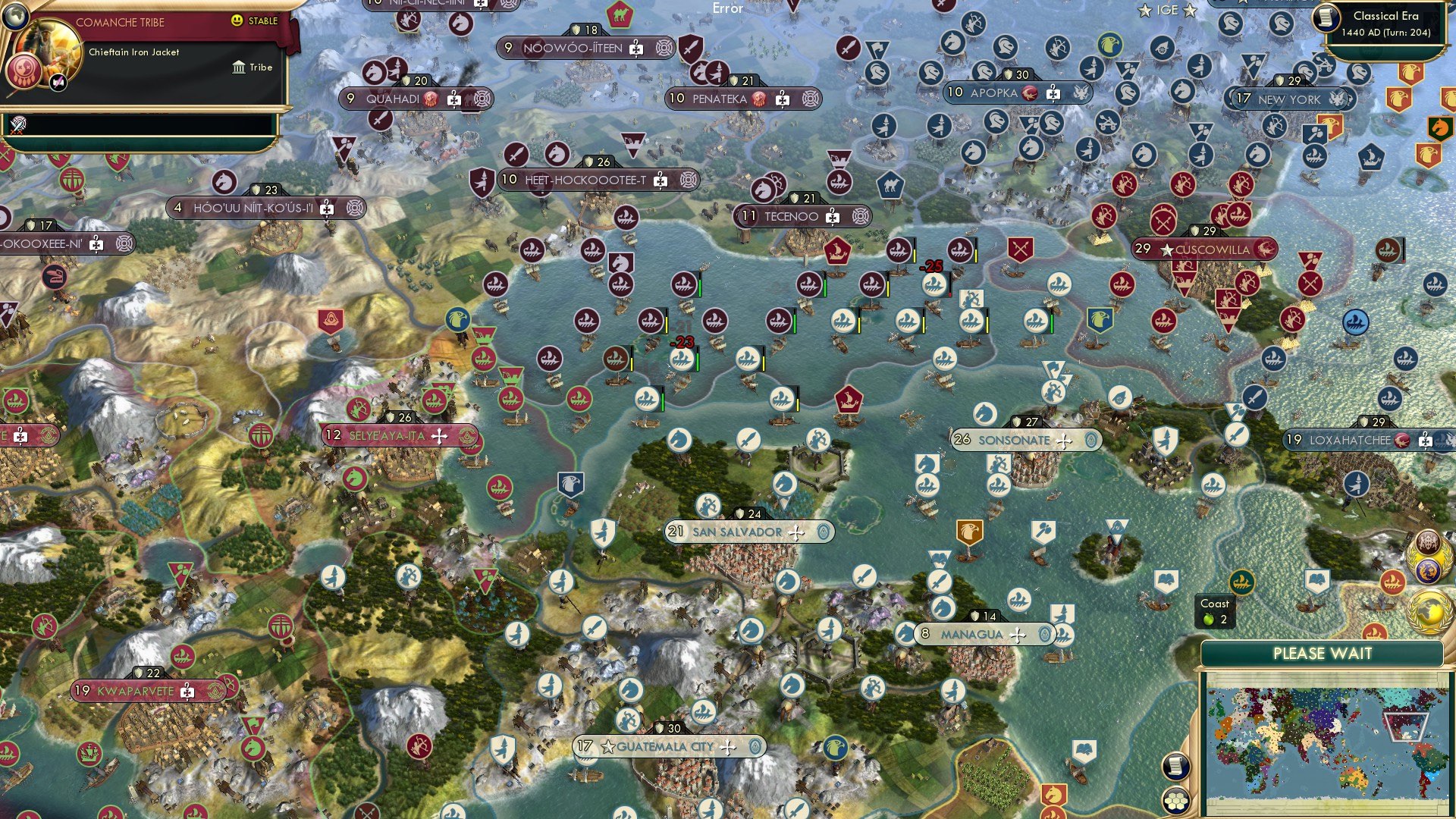Toggle the small purple status badge on the leader portrait
This screenshot has width=1456, height=819.
(x=56, y=82)
